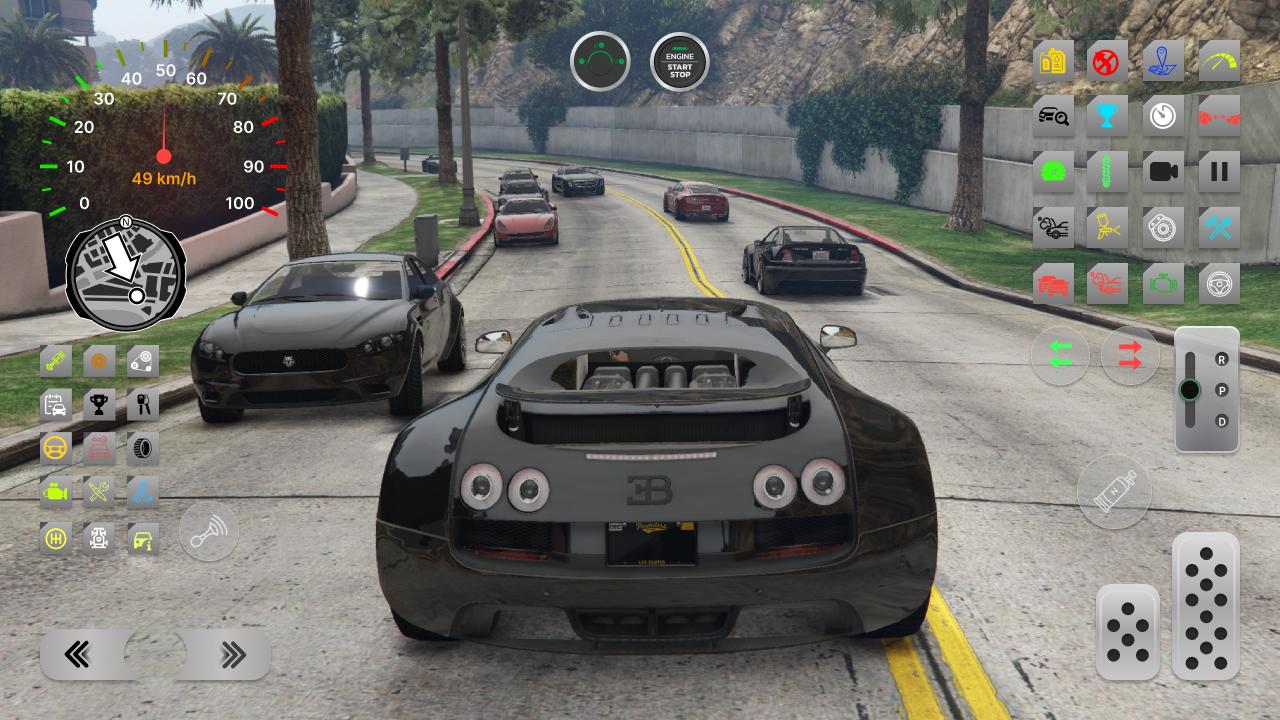Open the yellow manual gearbox icon
This screenshot has width=1280, height=720.
click(56, 538)
